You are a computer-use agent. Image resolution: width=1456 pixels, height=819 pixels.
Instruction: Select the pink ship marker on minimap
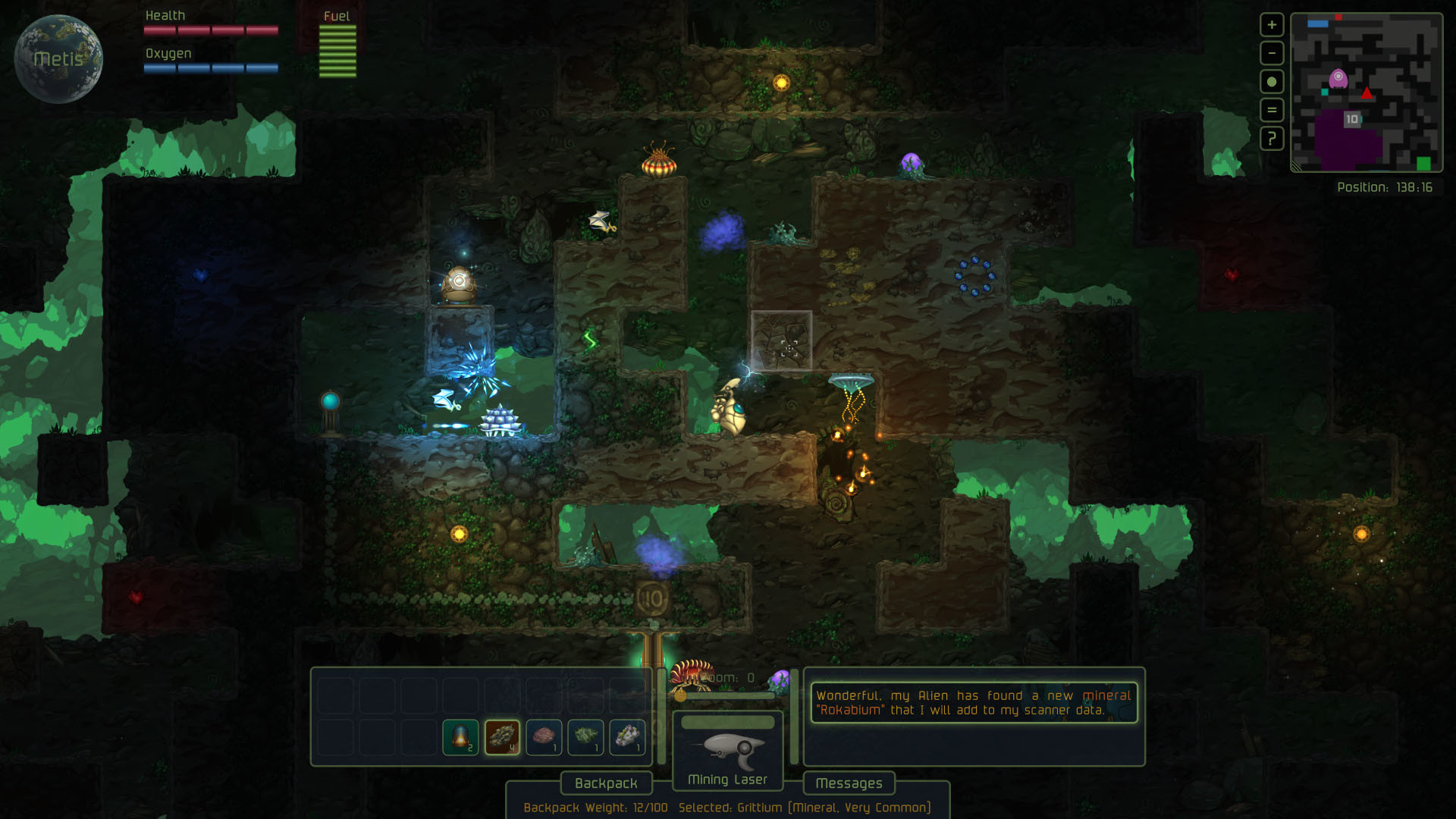coord(1338,78)
